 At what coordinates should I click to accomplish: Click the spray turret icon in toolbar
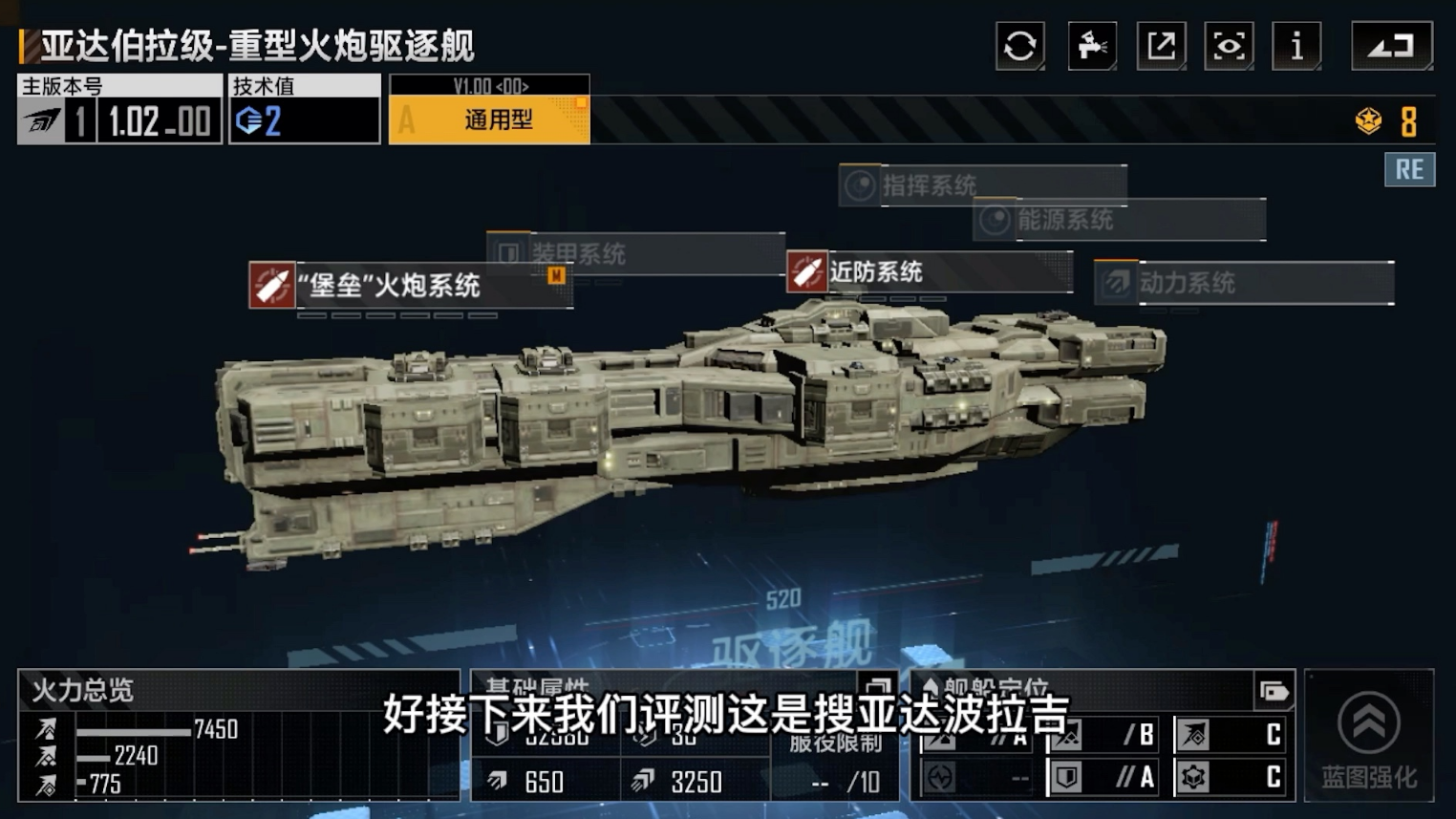[1091, 46]
